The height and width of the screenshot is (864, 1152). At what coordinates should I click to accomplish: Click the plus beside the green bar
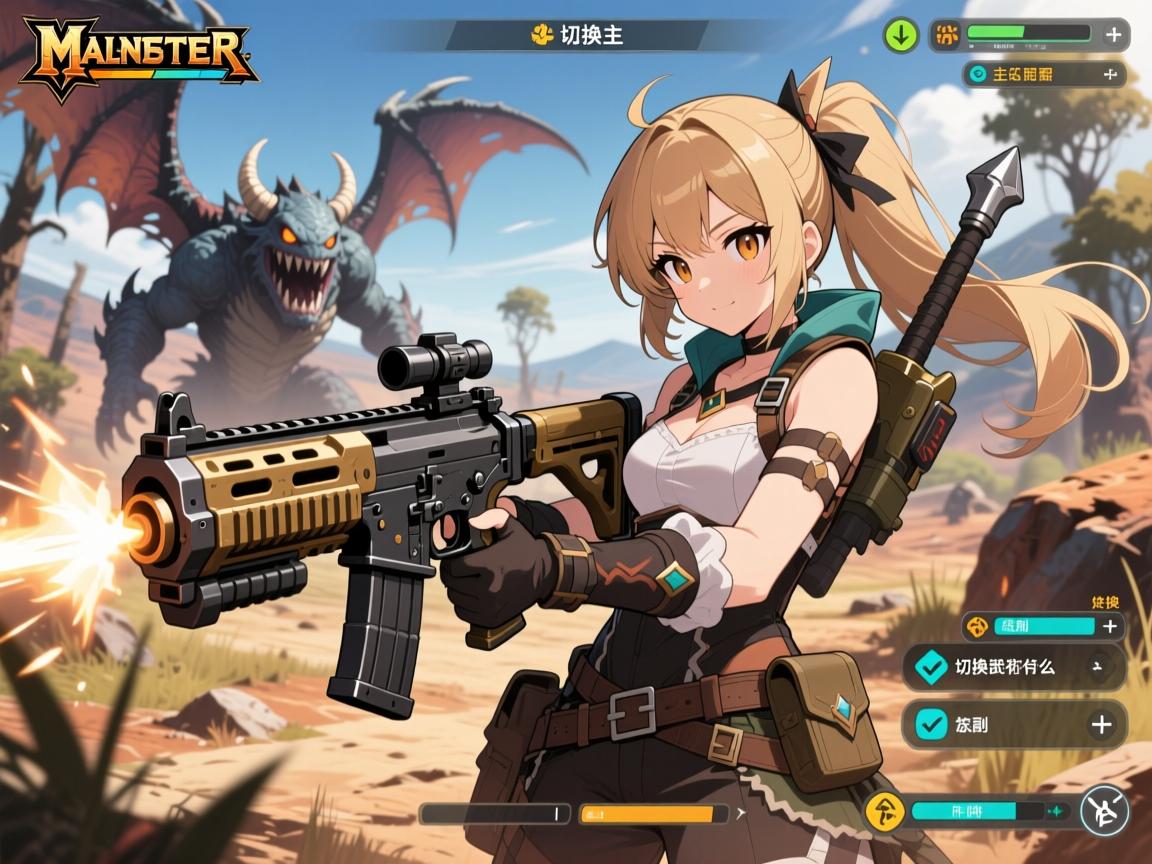[x=1113, y=35]
